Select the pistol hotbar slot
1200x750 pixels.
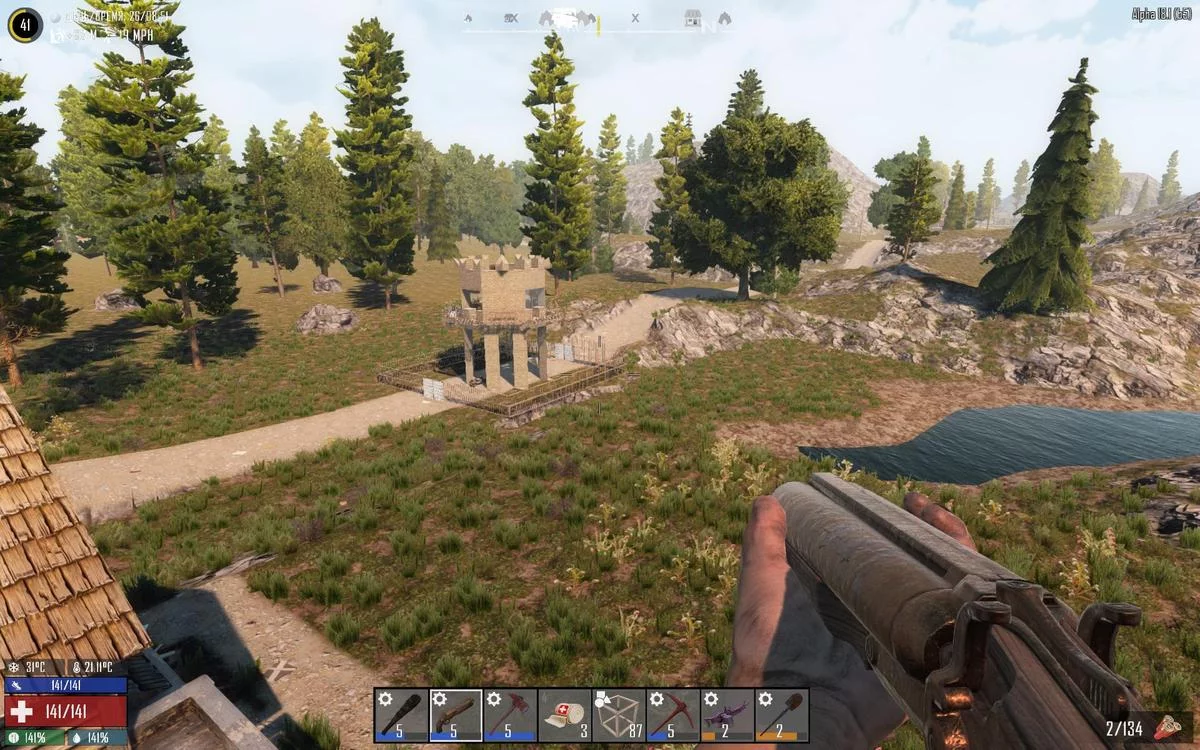tap(456, 715)
